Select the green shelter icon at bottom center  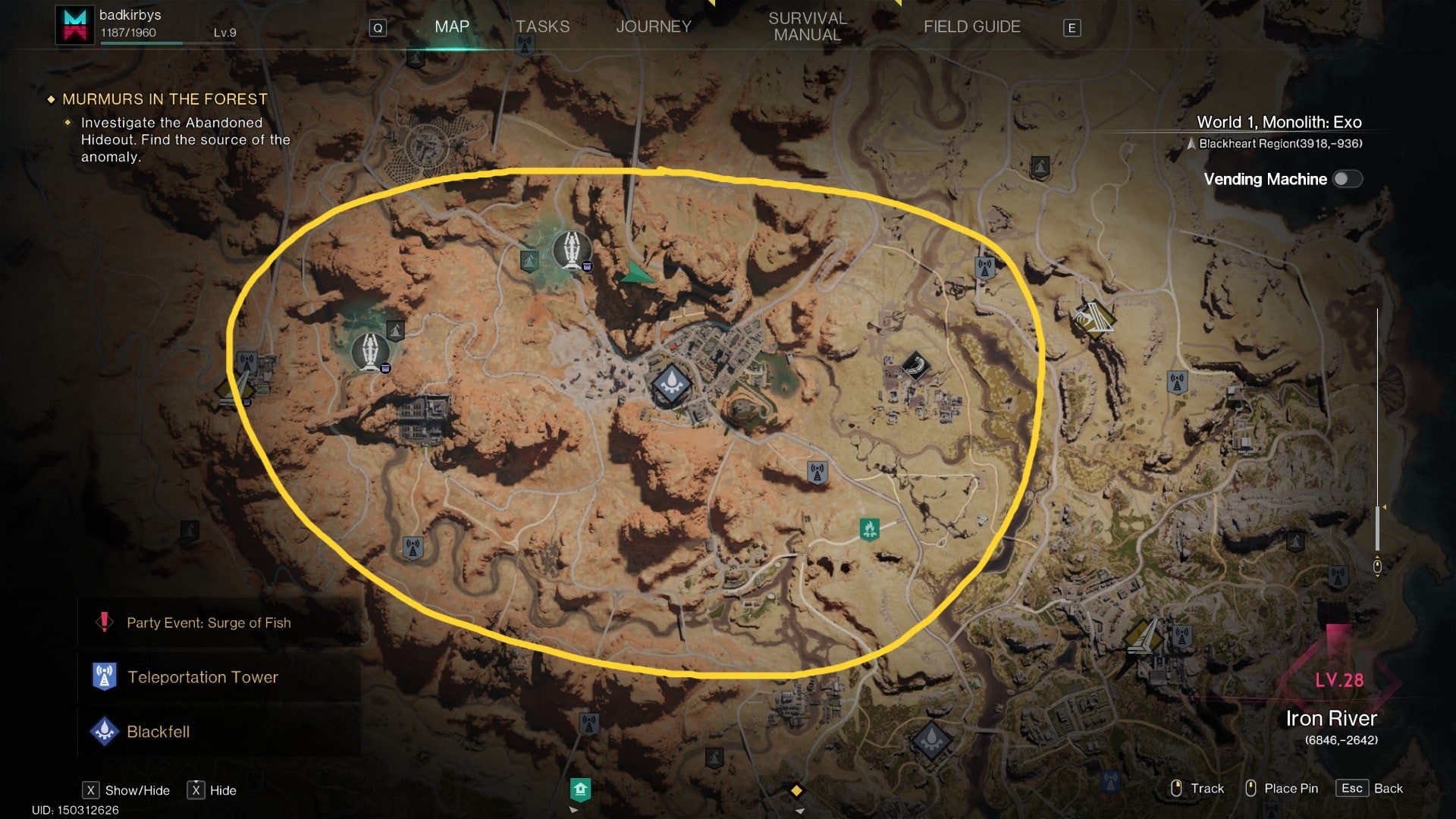click(x=581, y=789)
